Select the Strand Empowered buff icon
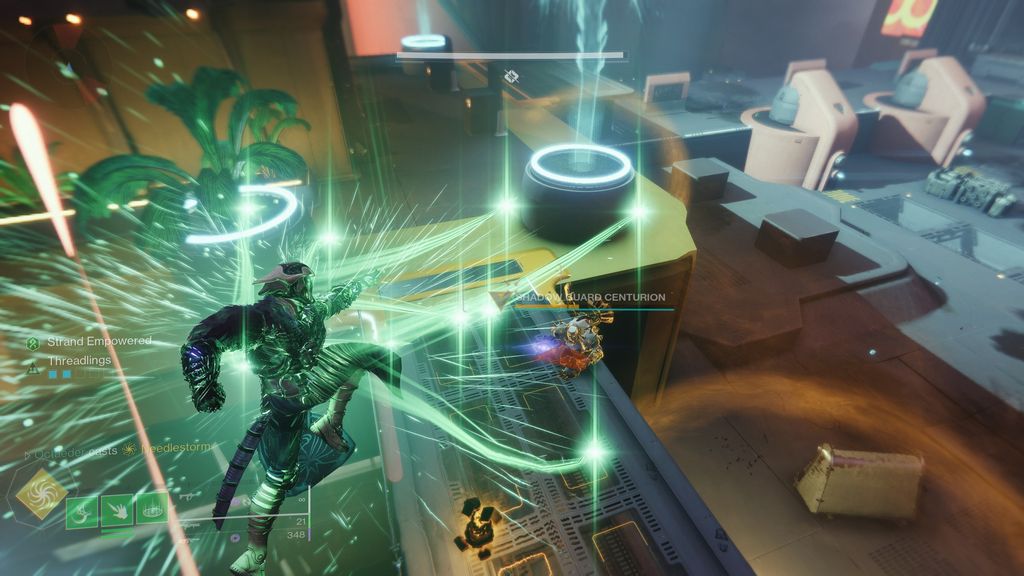Screen dimensions: 1024x576 33,342
